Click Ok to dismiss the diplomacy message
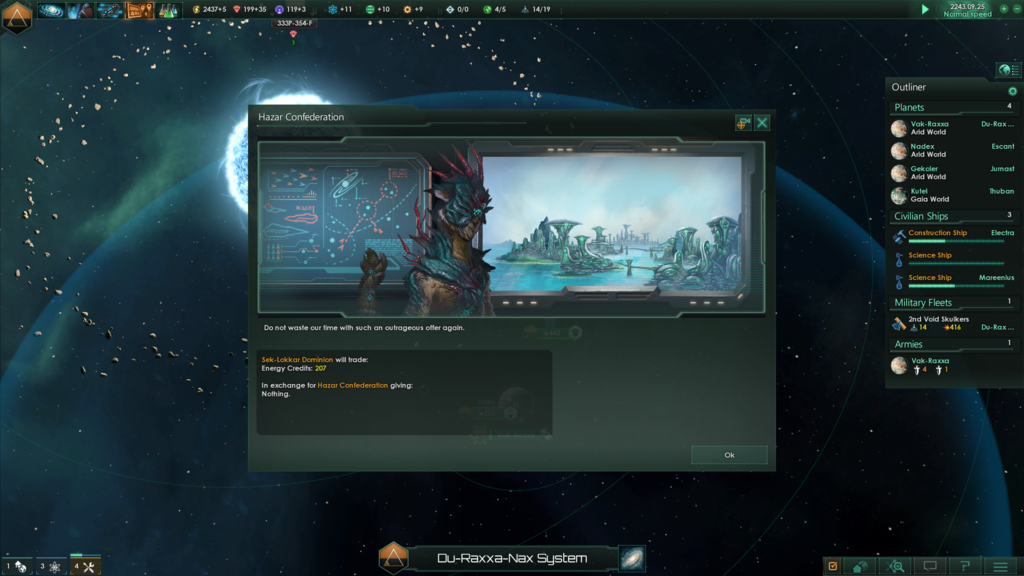Viewport: 1024px width, 576px height. pyautogui.click(x=729, y=455)
